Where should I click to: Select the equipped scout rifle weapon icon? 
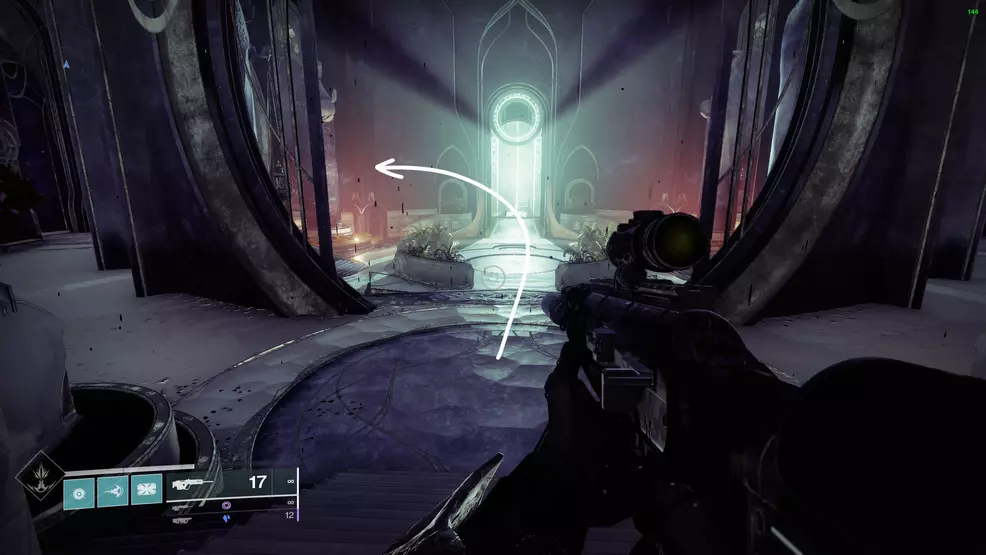tap(192, 484)
